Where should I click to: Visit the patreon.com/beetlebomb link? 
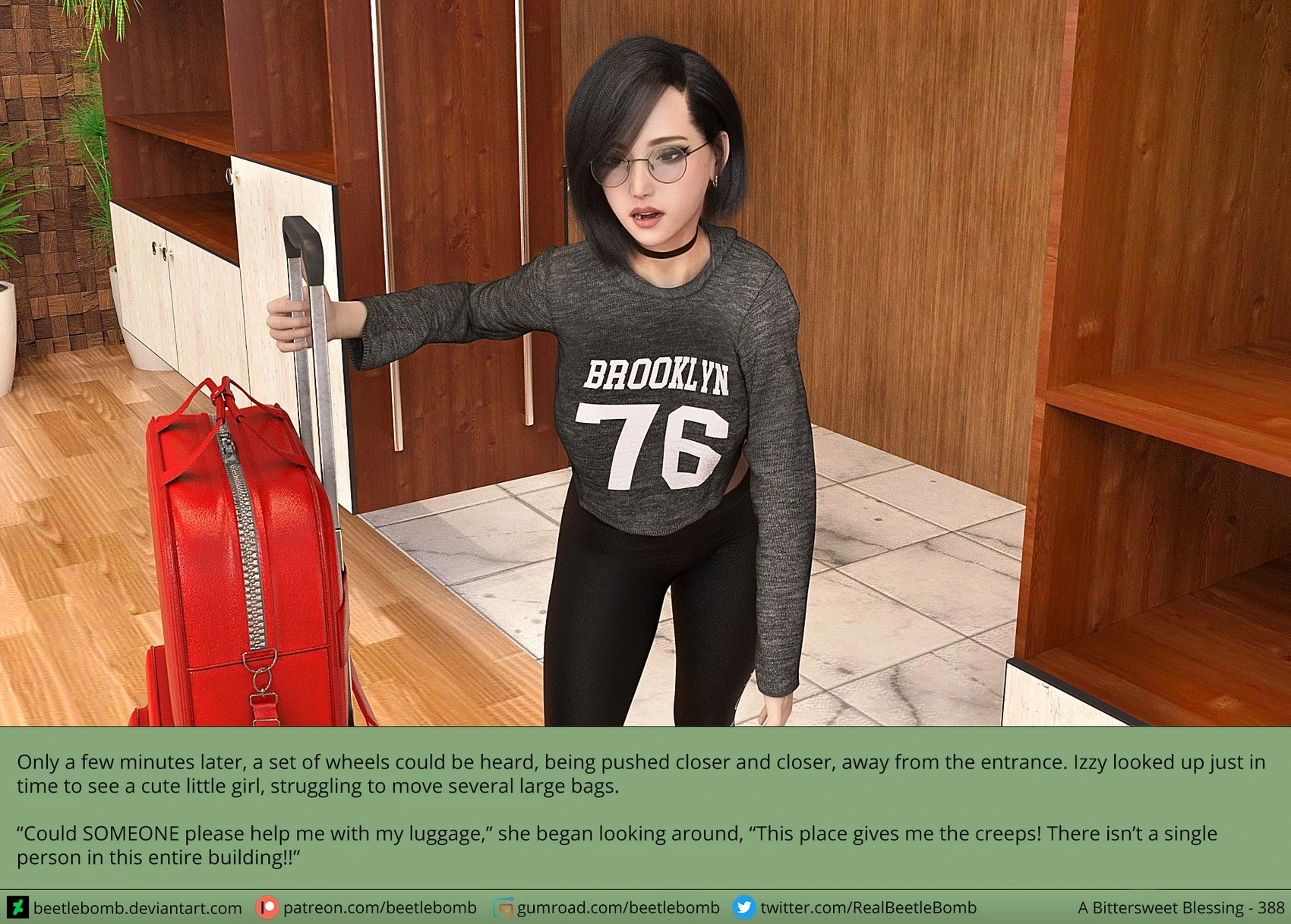tap(379, 908)
